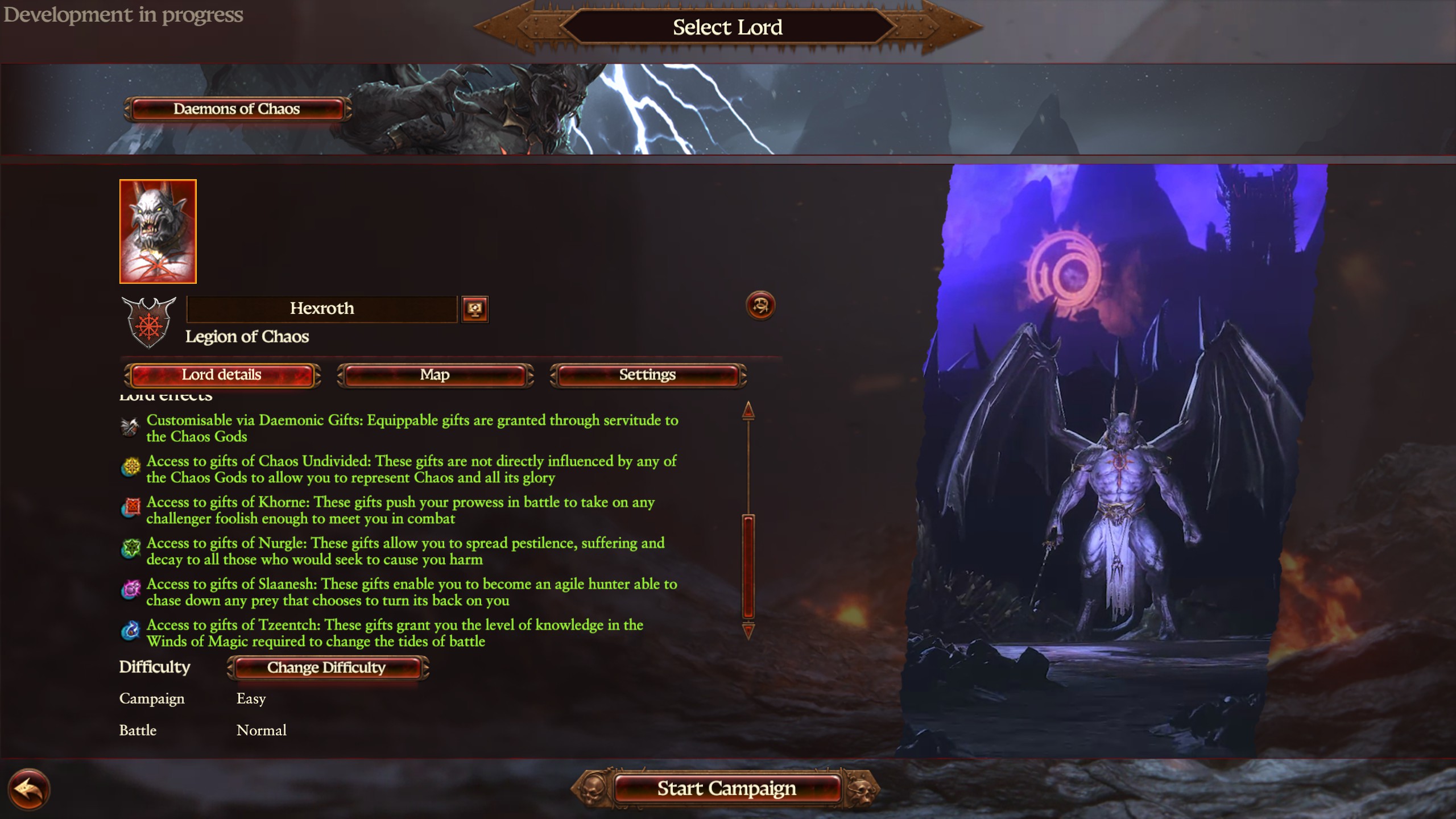Screen dimensions: 1456x819
Task: Click the icon button beside the name field
Action: tap(475, 309)
